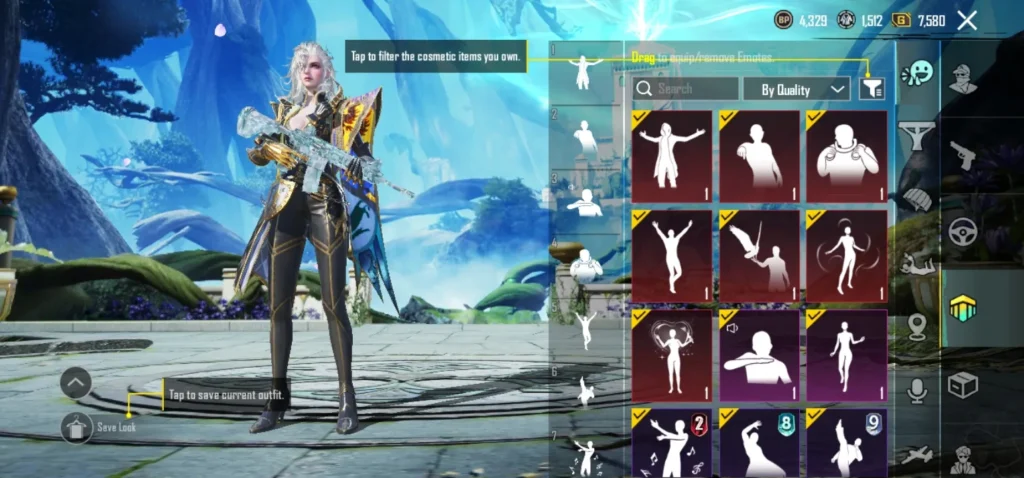Select the emote tile with the speaker icon
Image resolution: width=1024 pixels, height=478 pixels.
point(759,353)
